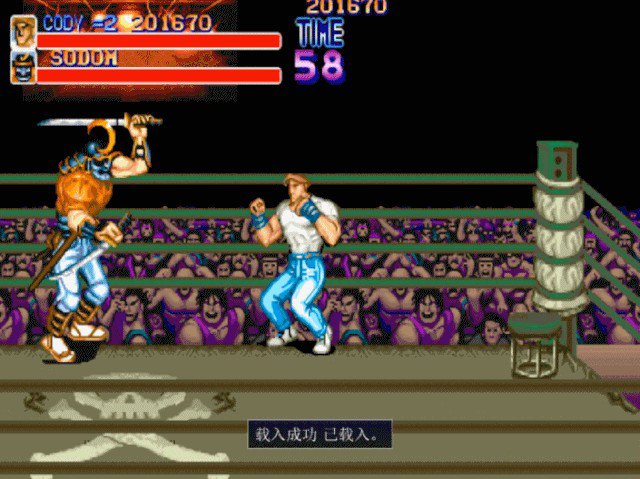Screen dimensions: 640x479
Task: Click Sodom's boss portrait icon
Action: pos(23,67)
